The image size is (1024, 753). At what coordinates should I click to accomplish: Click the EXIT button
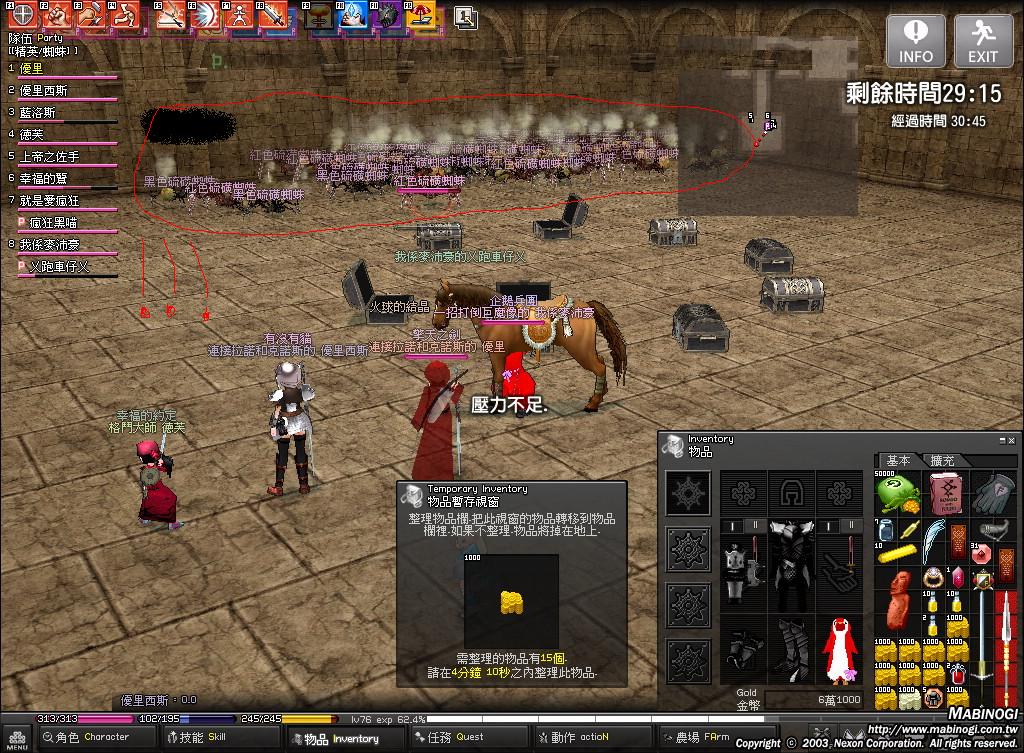(x=982, y=41)
